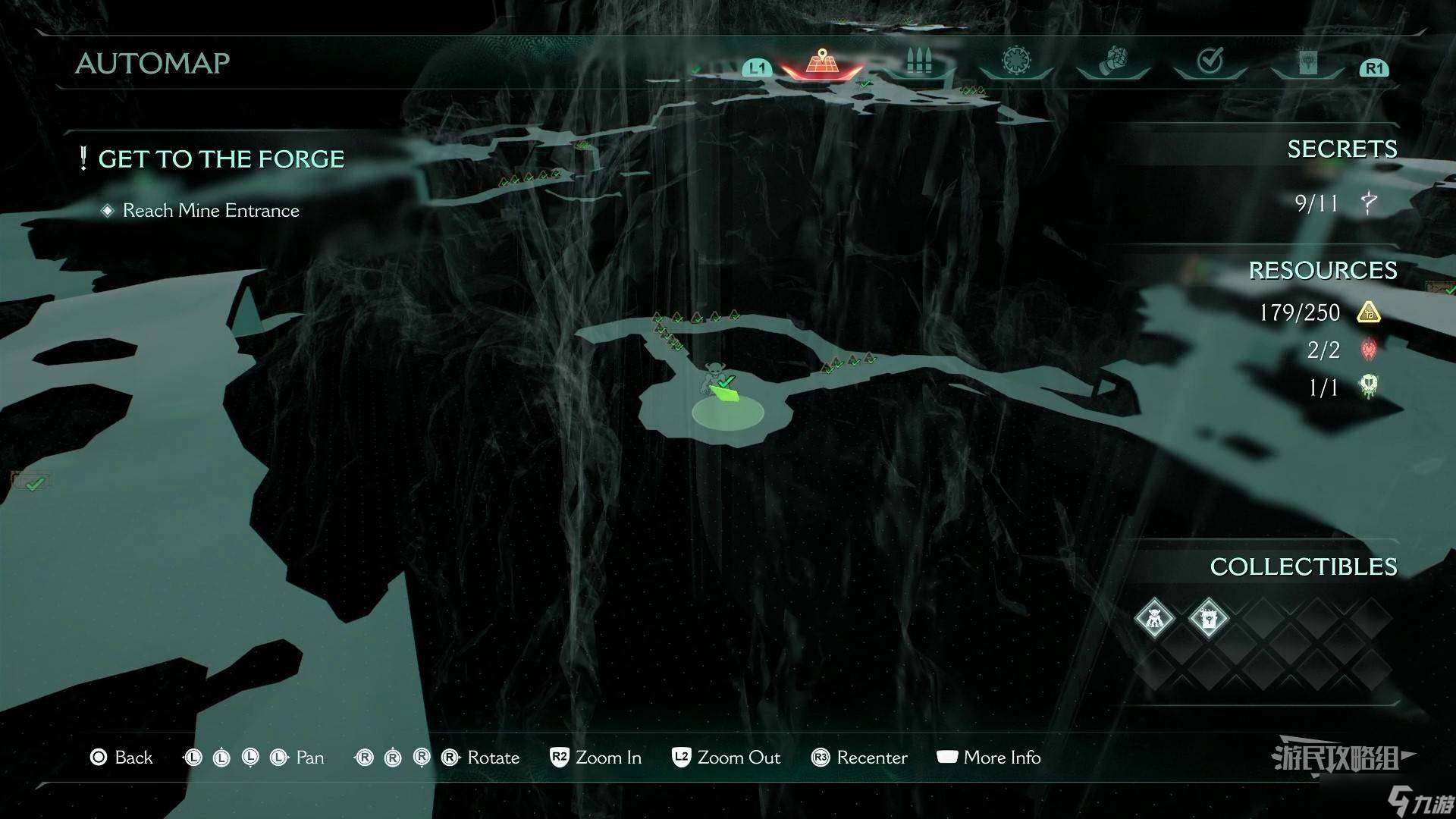Select the Automap tab icon at top
Screen dimensions: 1456x819
click(821, 61)
